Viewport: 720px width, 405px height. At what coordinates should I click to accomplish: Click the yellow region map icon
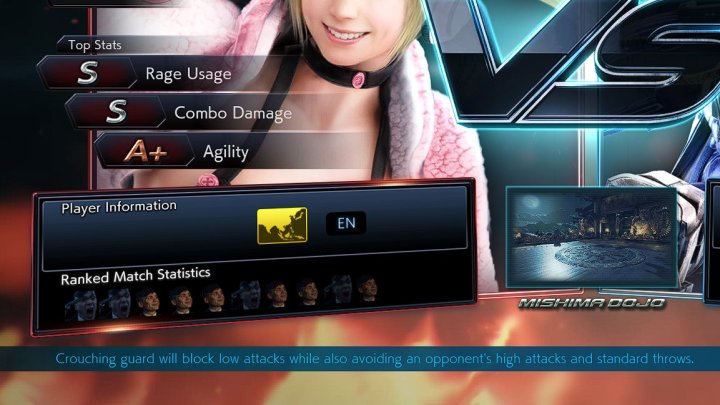pos(281,225)
